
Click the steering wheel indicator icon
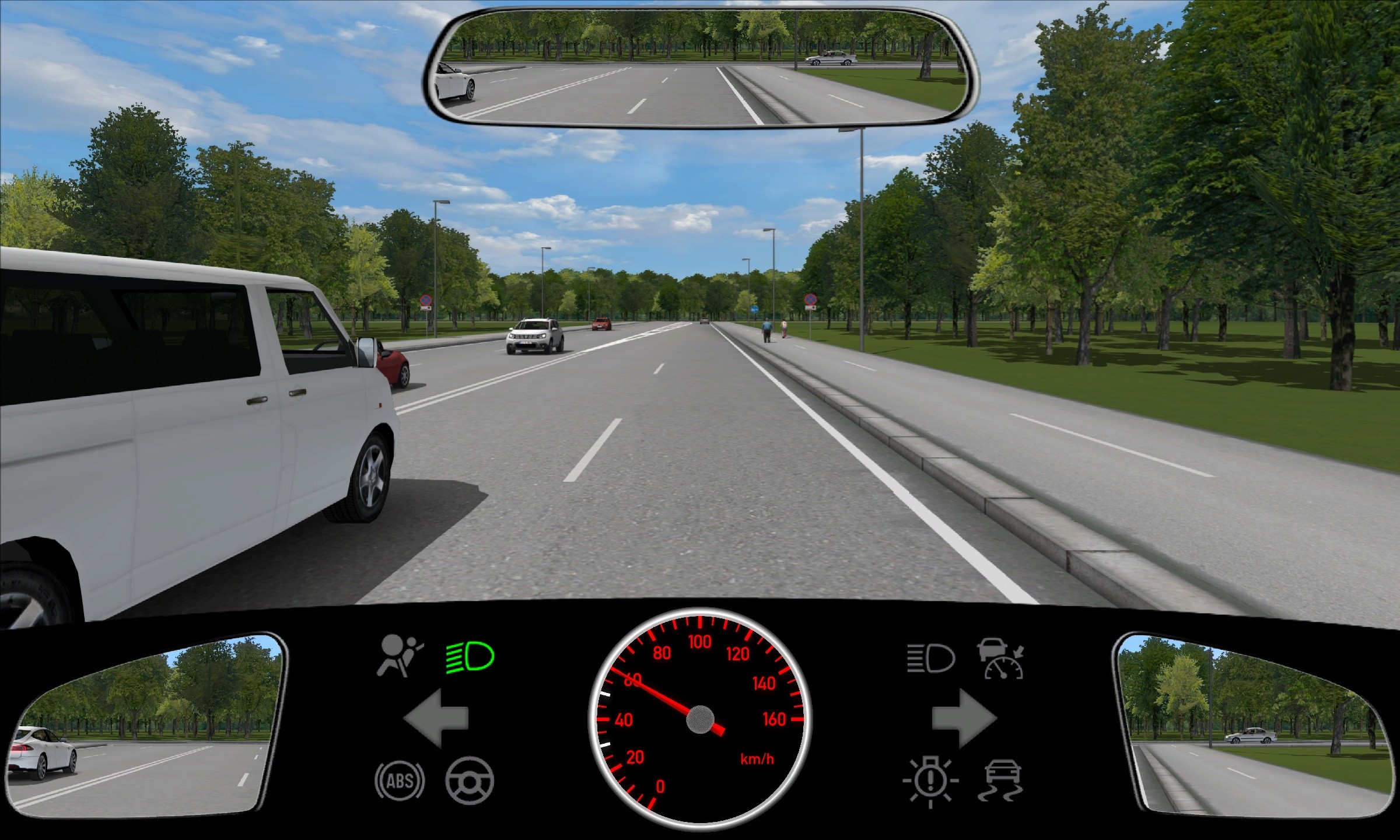(469, 780)
